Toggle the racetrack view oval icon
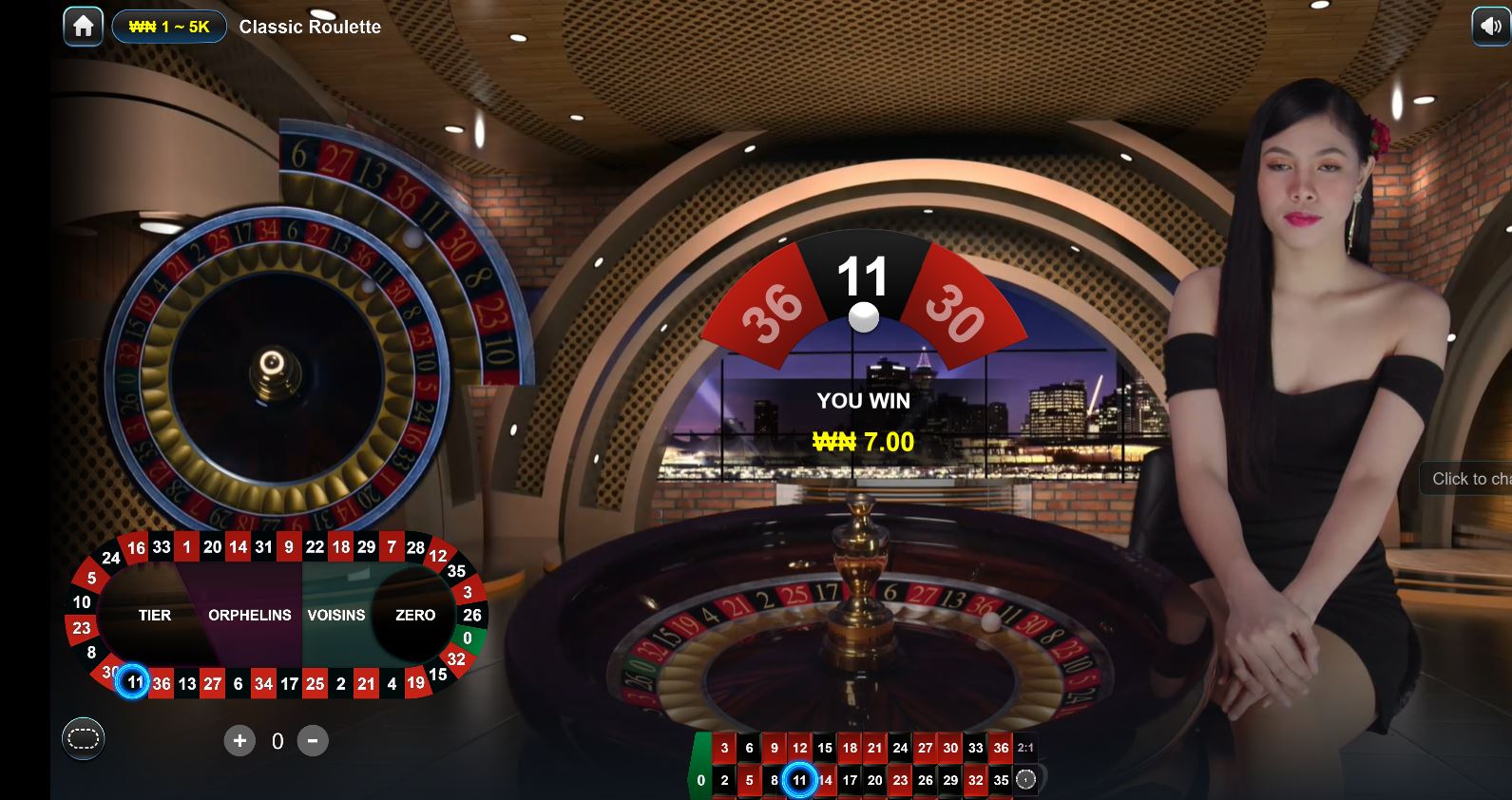Screen dimensions: 1512x800 tap(83, 738)
